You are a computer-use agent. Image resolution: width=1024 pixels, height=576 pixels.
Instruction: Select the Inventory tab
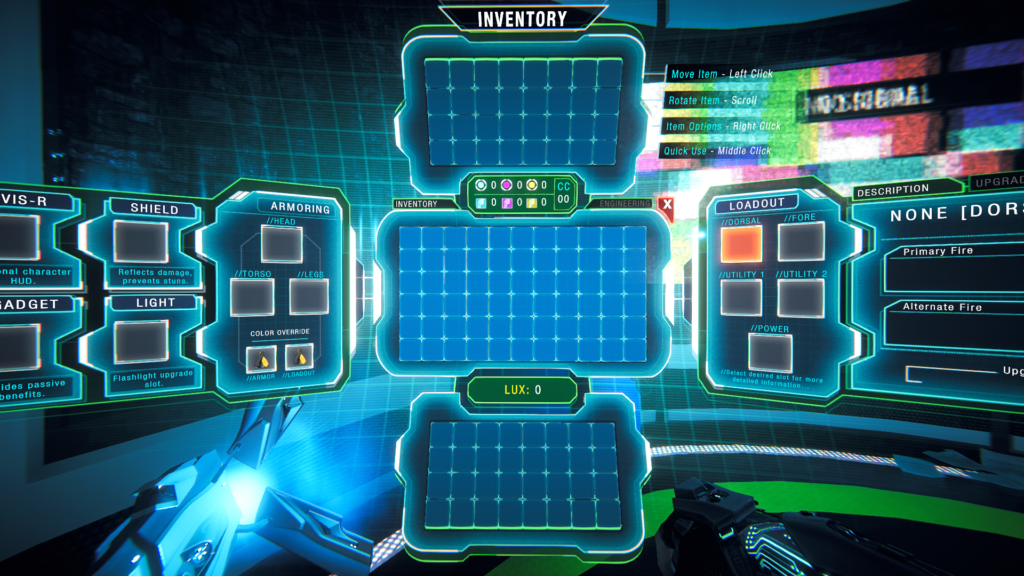point(416,204)
